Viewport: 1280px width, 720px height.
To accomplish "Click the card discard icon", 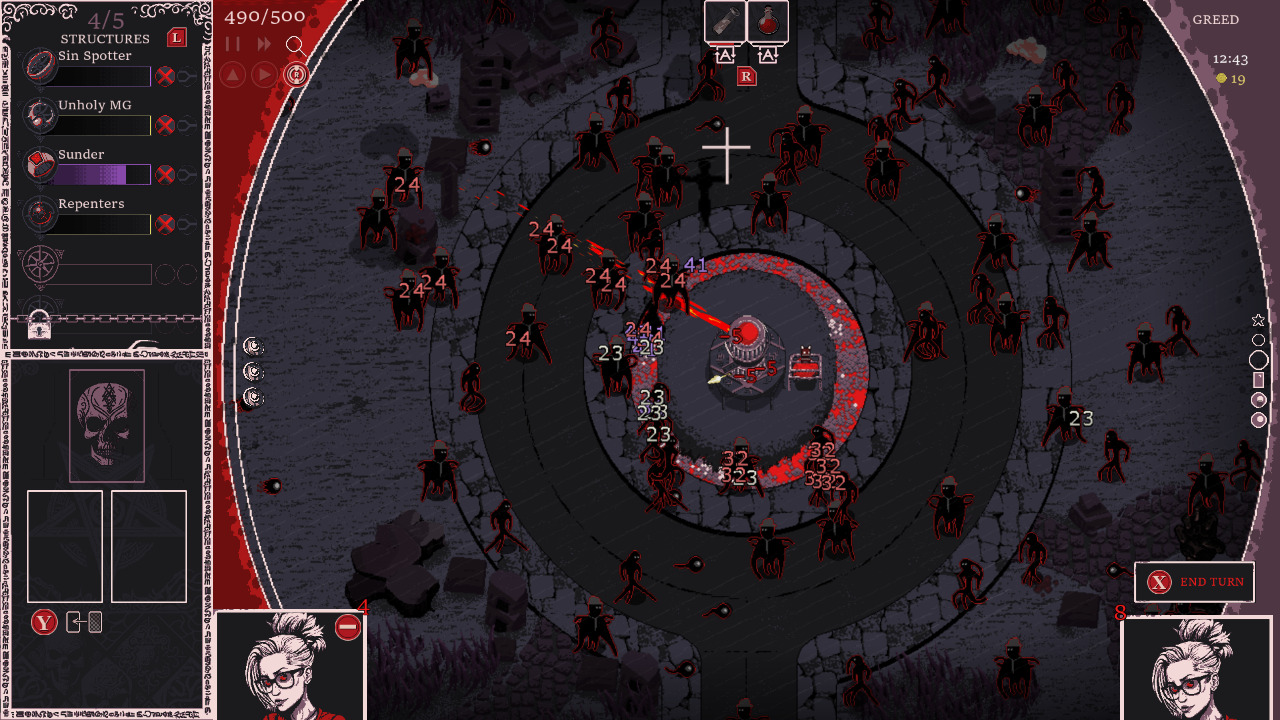I will coord(84,622).
